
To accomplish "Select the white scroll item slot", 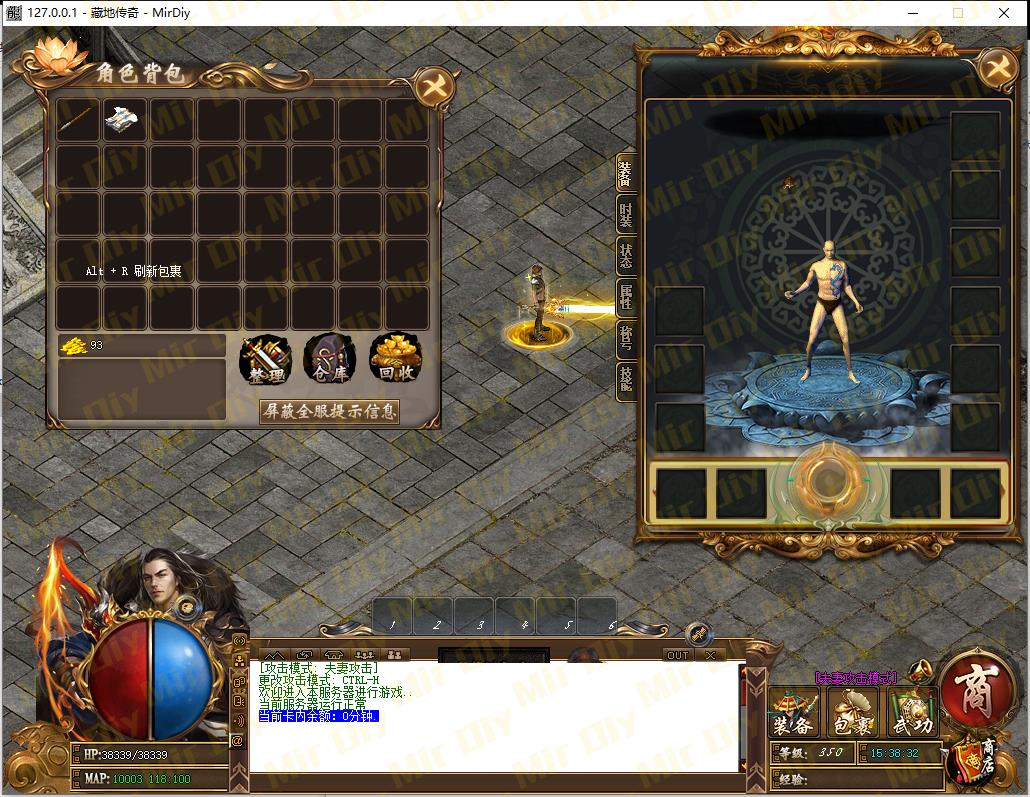I will (124, 120).
